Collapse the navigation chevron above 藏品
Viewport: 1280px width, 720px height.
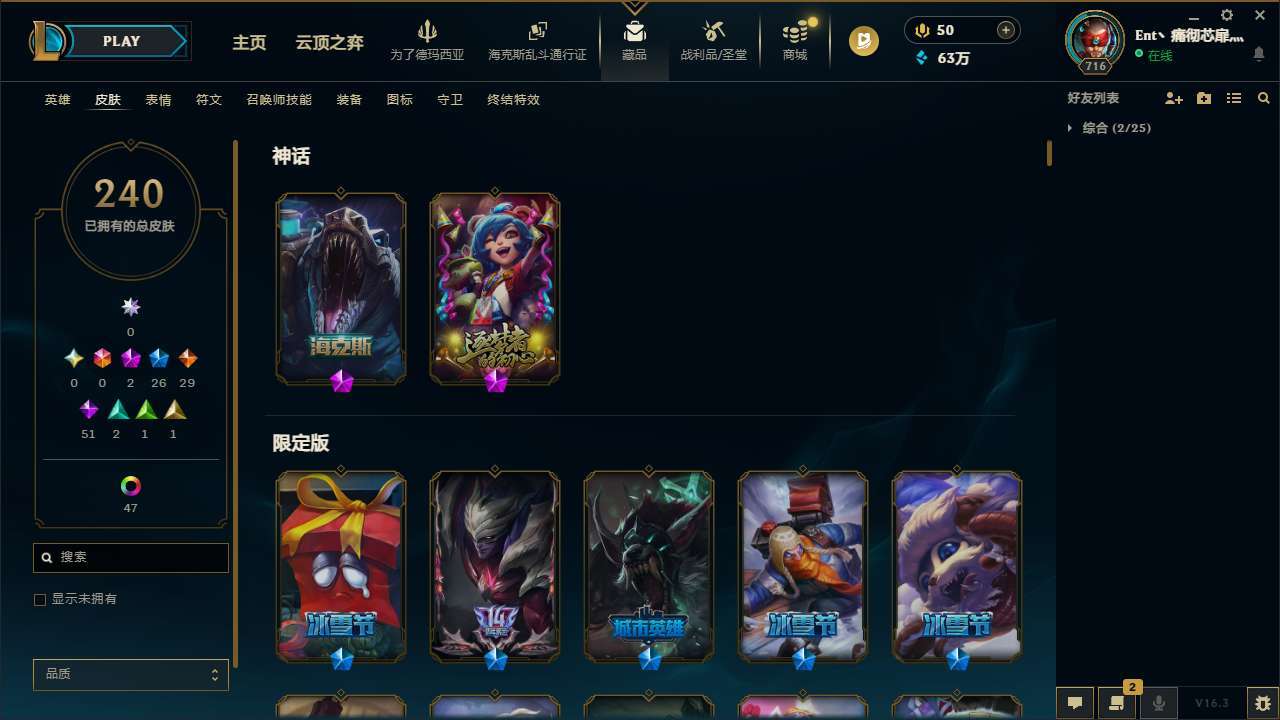[x=633, y=8]
